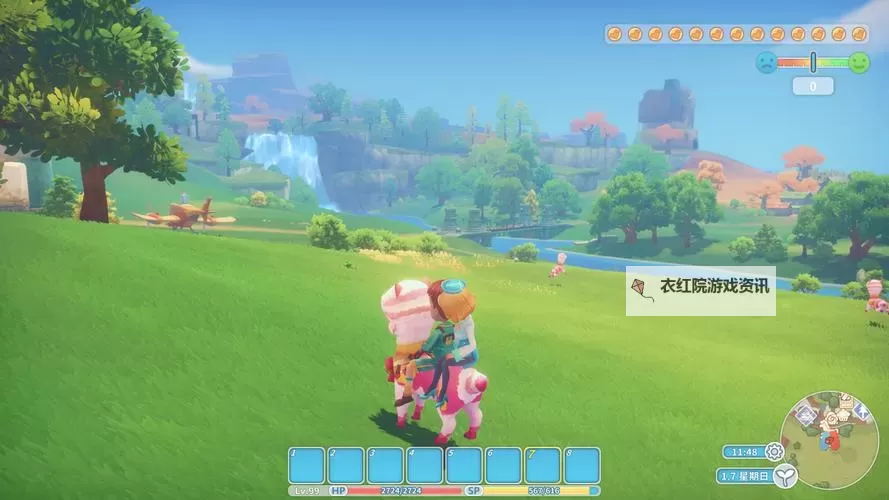Click the 衣红院游戏资讯 watermark banner

coord(701,290)
